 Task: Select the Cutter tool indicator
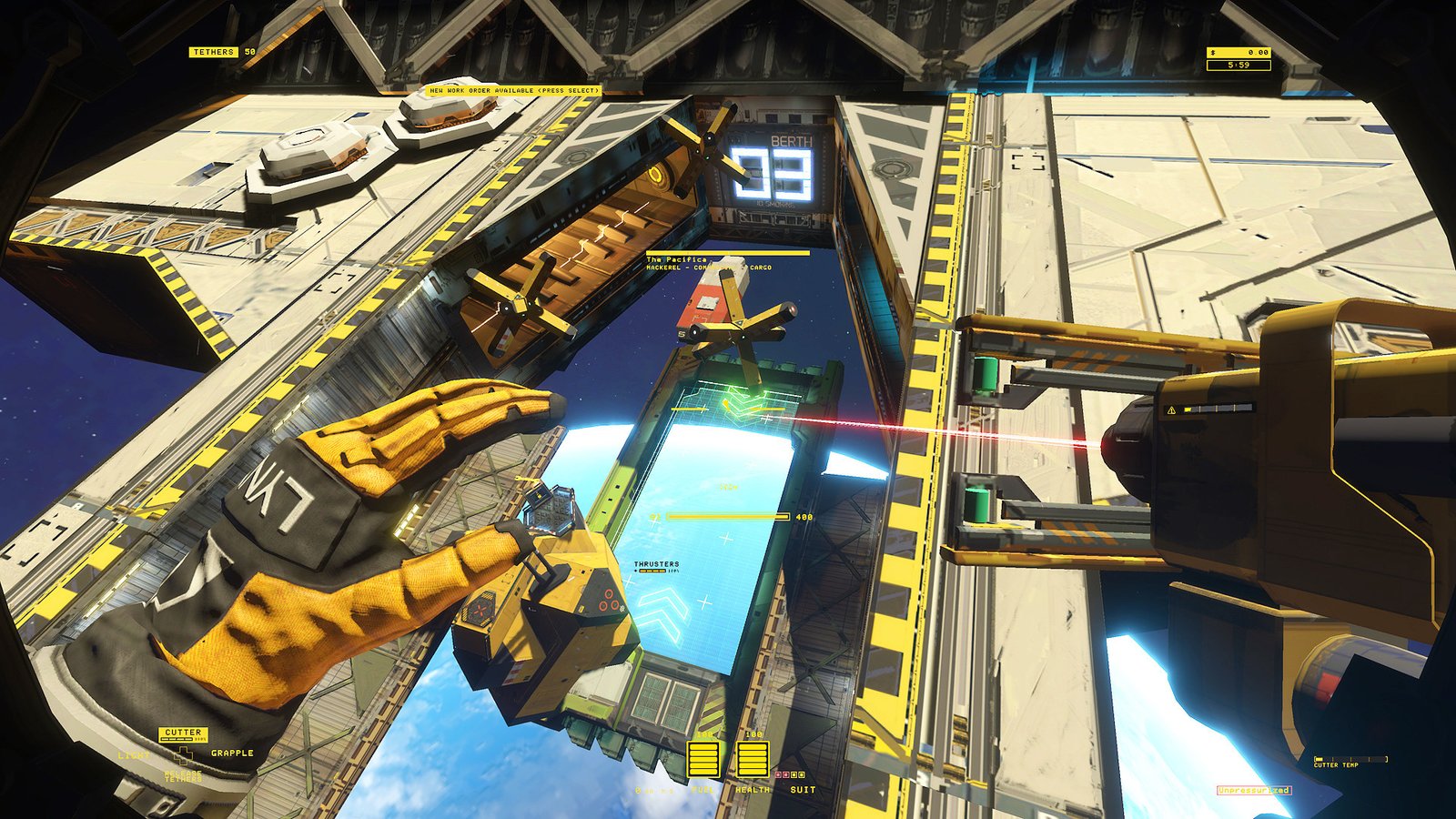coord(183,732)
